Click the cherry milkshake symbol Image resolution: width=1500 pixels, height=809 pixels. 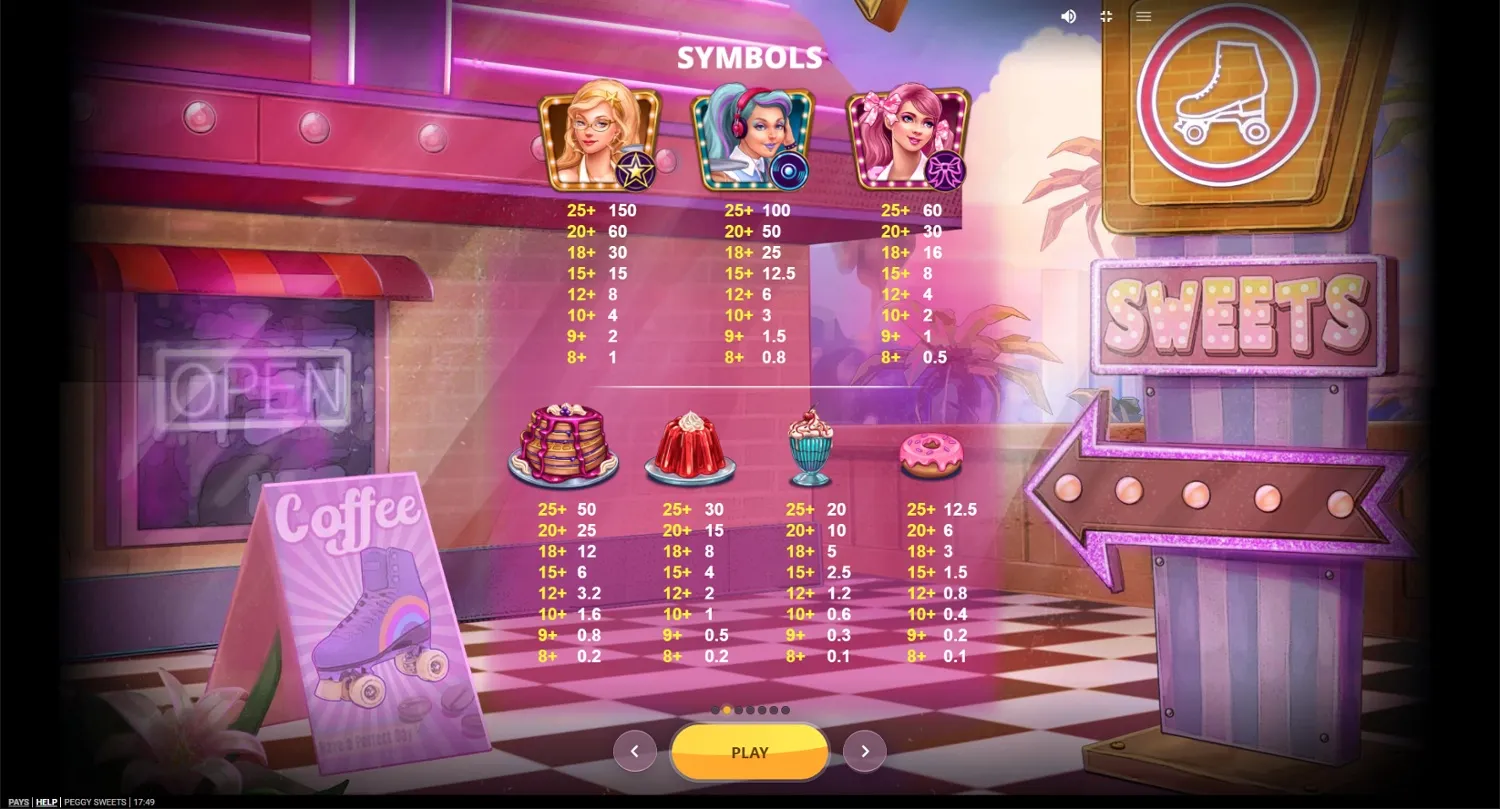(812, 445)
